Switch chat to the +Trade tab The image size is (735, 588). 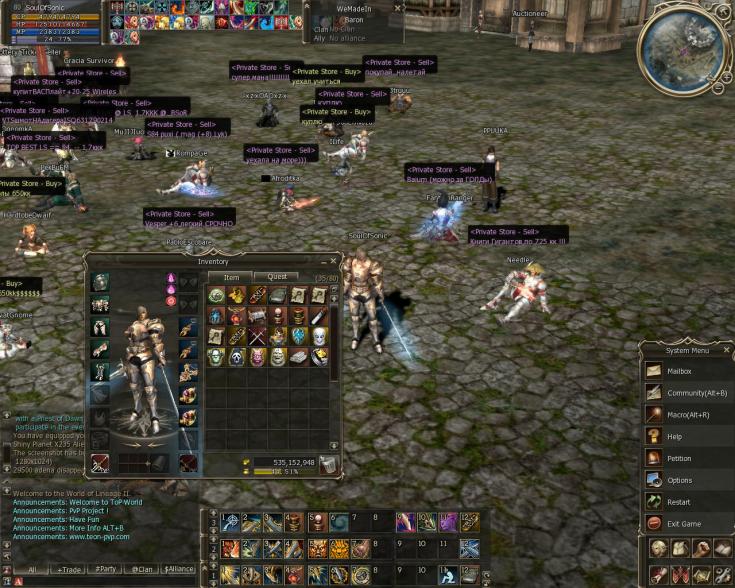pos(69,569)
